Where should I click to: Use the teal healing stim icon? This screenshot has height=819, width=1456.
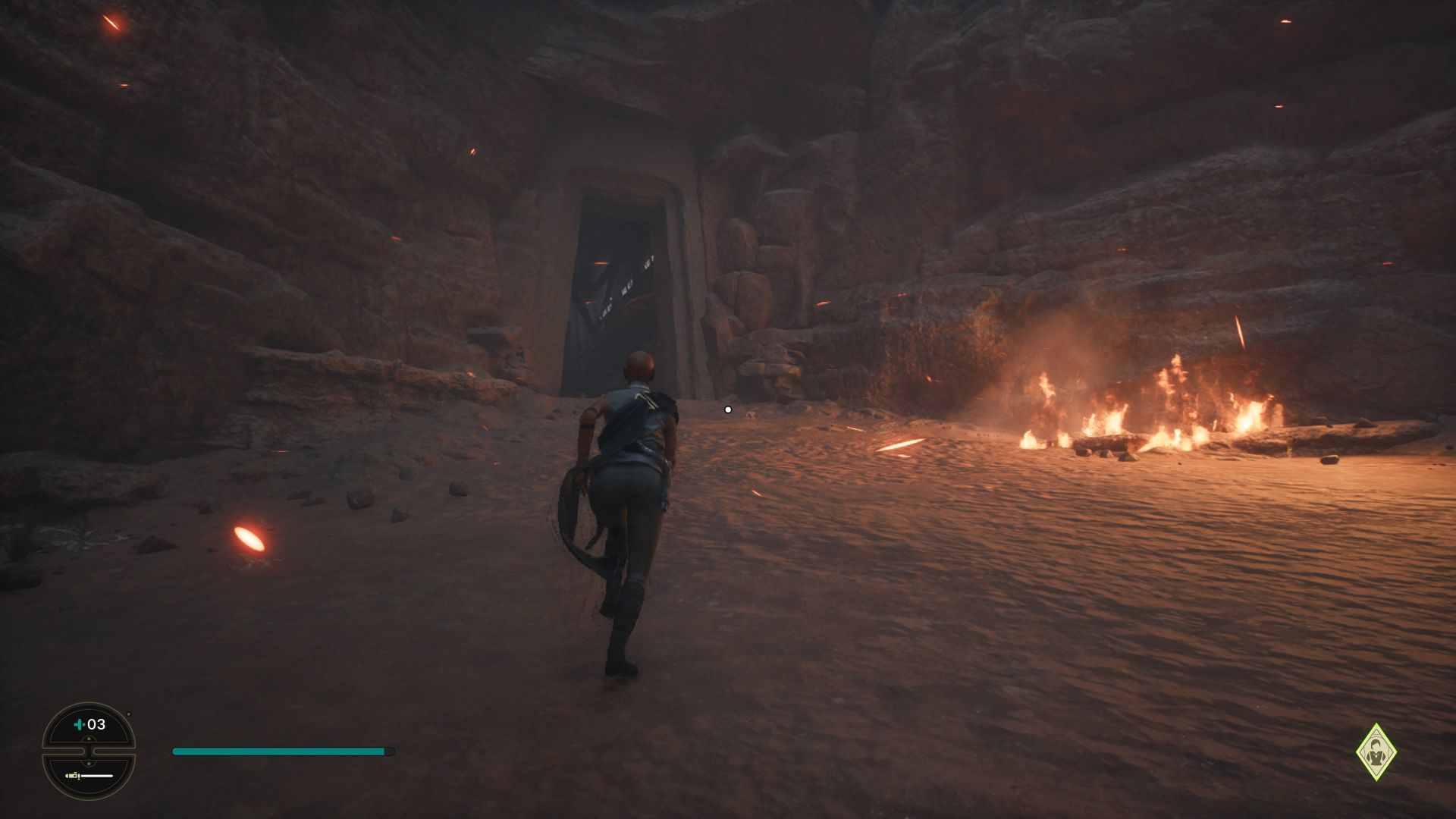[79, 724]
